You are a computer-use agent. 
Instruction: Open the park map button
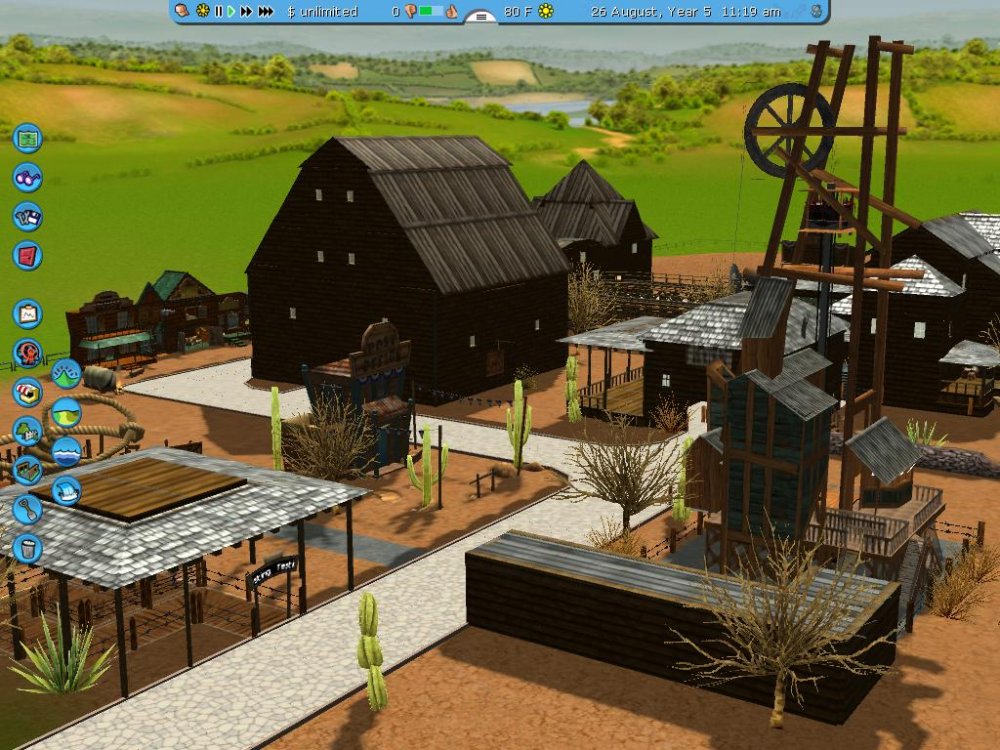click(27, 136)
